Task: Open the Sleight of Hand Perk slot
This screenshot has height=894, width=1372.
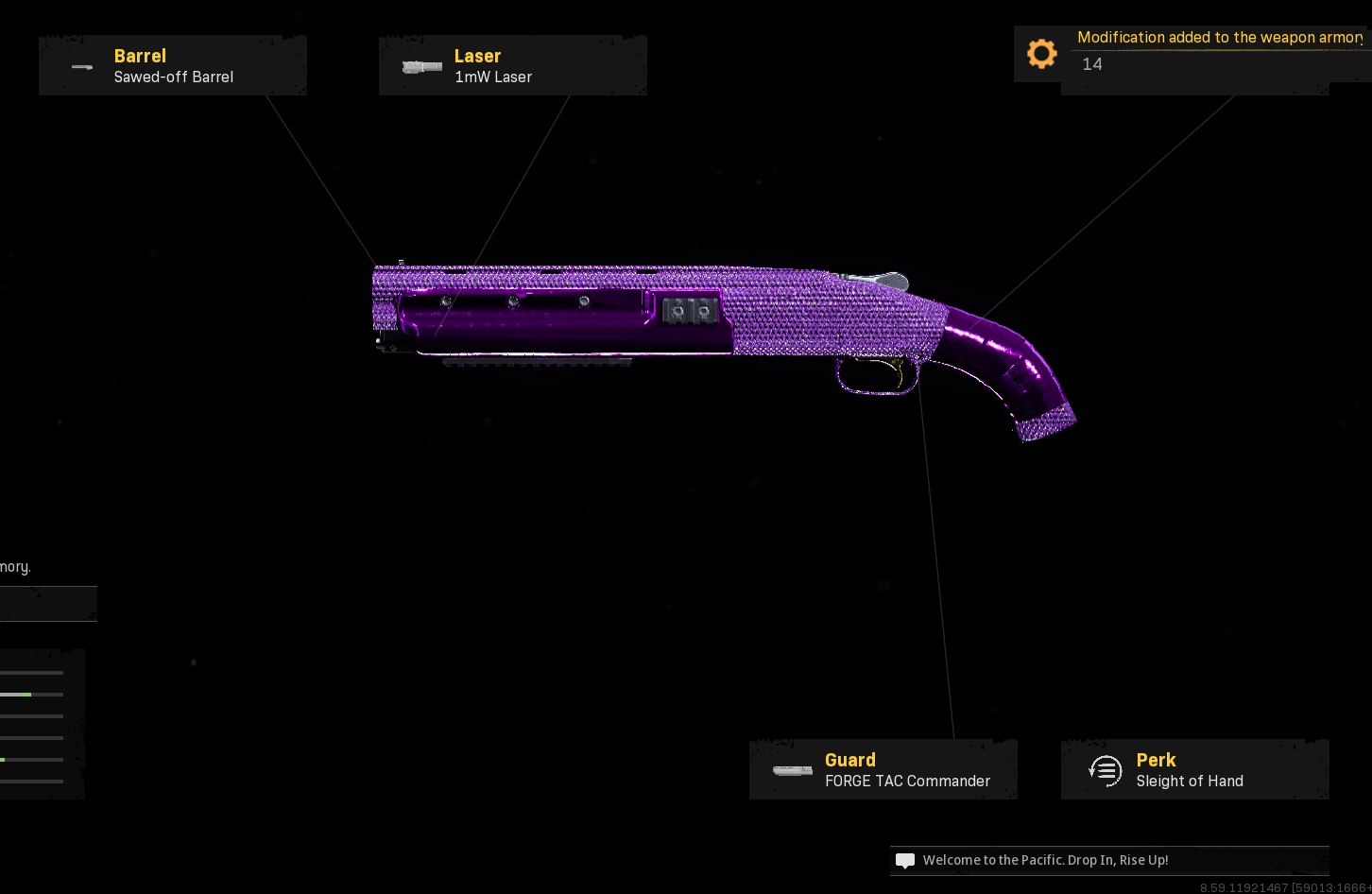Action: [1195, 770]
